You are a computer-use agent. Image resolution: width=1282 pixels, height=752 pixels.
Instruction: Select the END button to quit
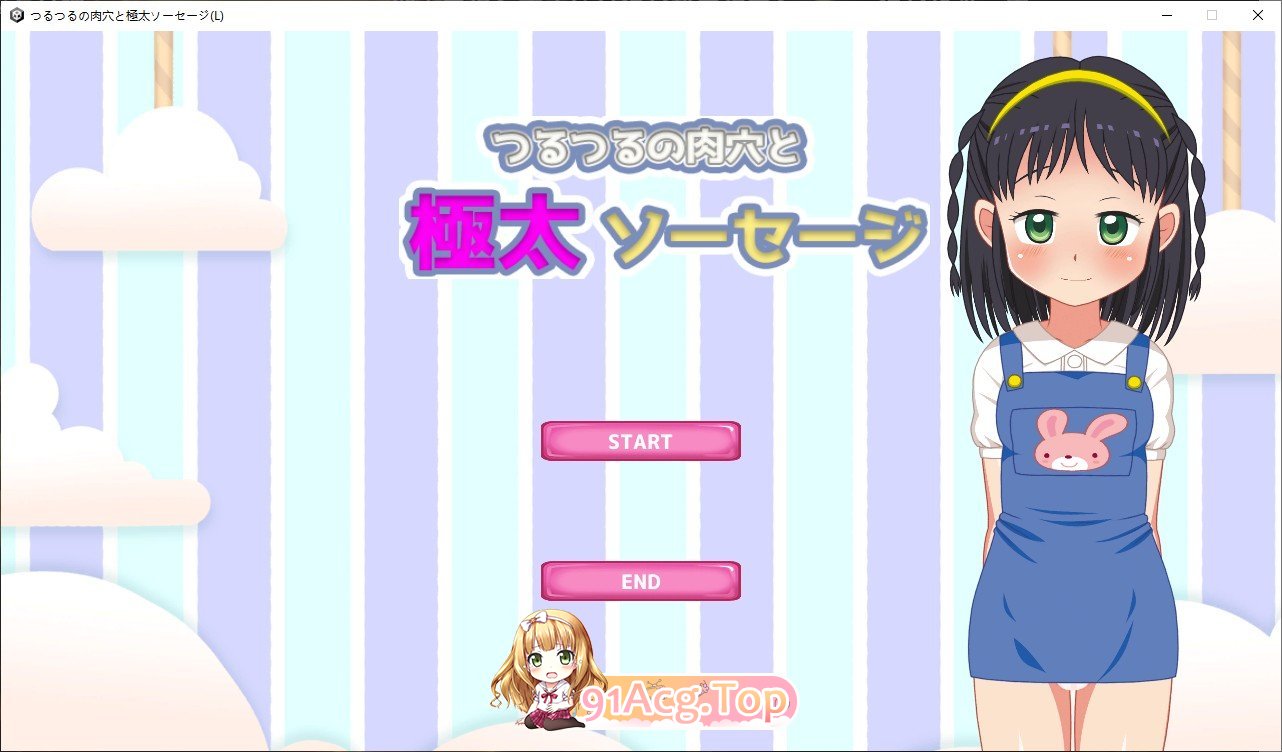[639, 581]
